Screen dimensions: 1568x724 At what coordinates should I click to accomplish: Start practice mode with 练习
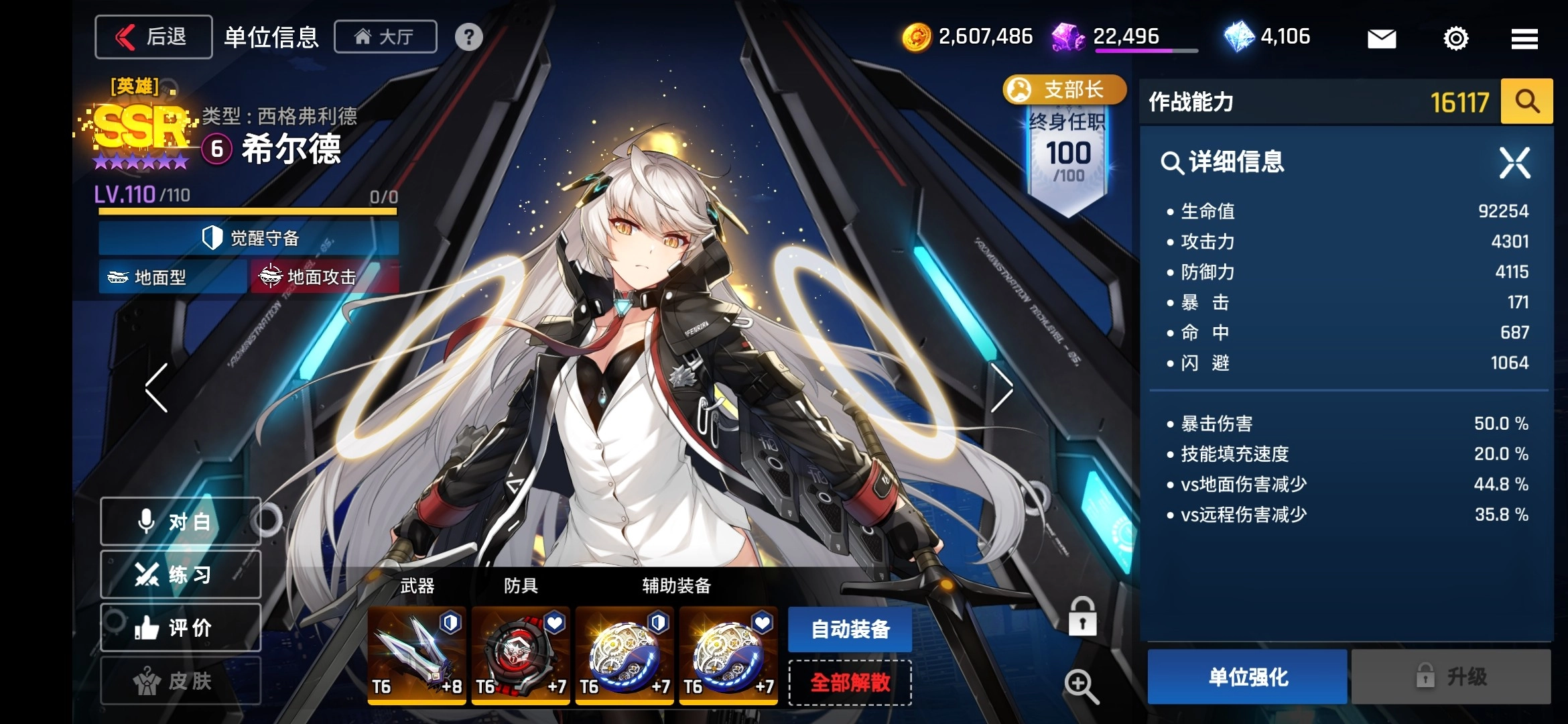point(180,575)
